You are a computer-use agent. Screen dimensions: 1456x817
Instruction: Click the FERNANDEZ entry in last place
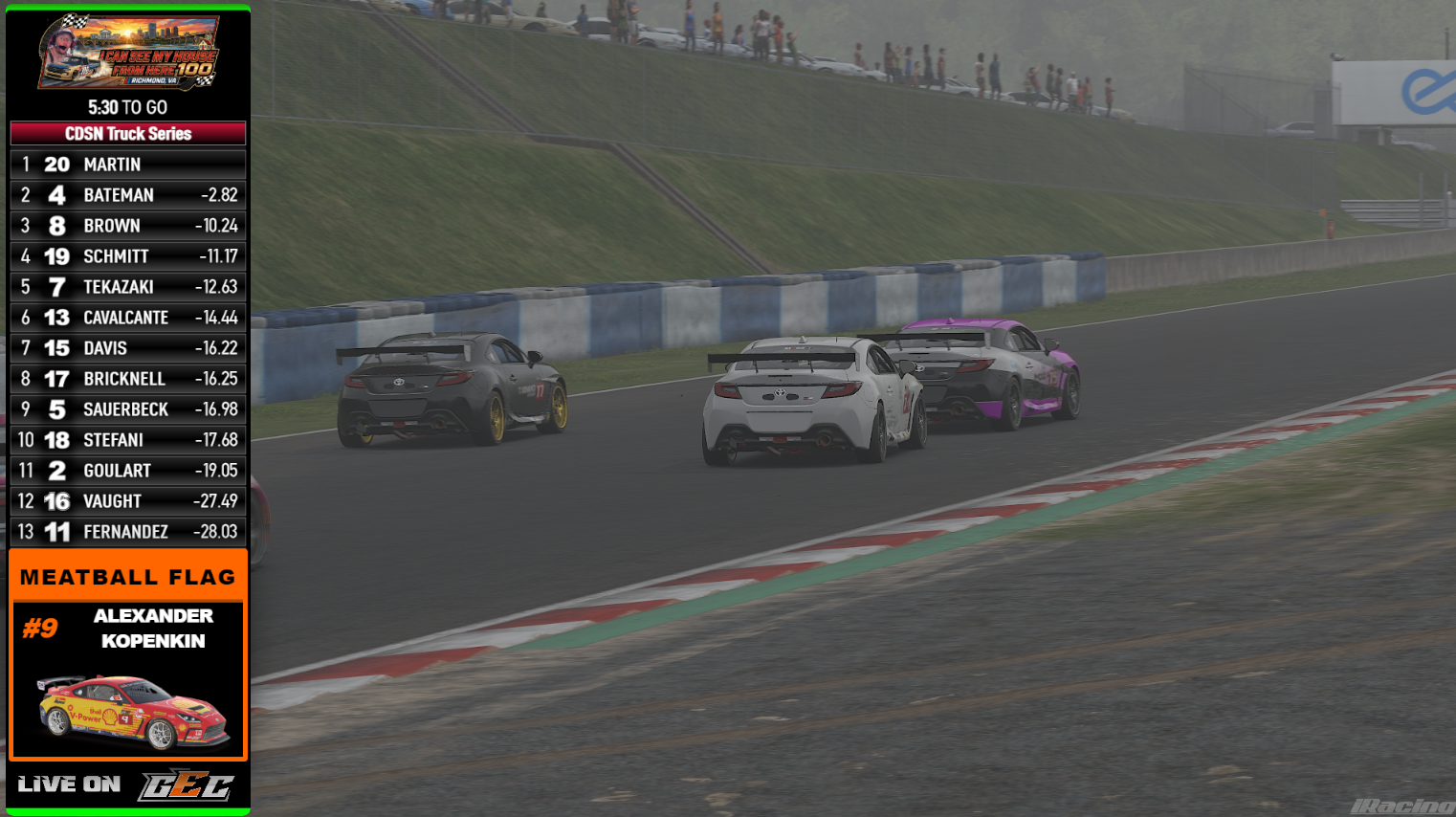(127, 531)
